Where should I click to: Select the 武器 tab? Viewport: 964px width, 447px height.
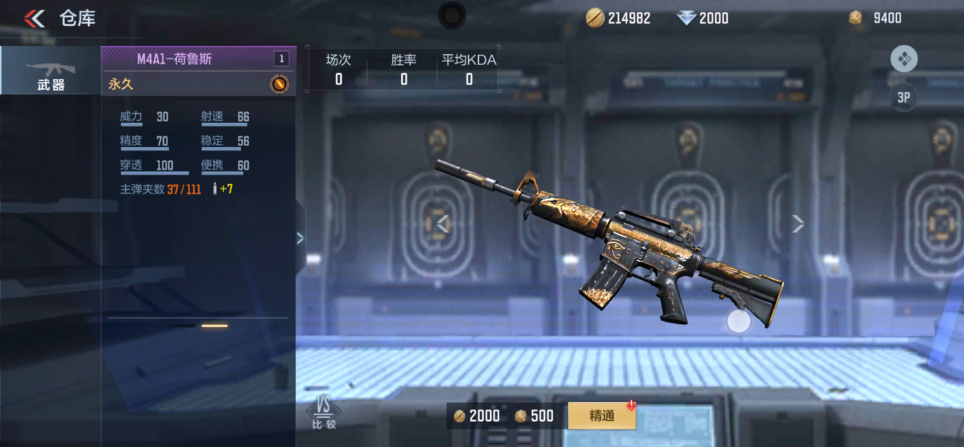(x=50, y=70)
